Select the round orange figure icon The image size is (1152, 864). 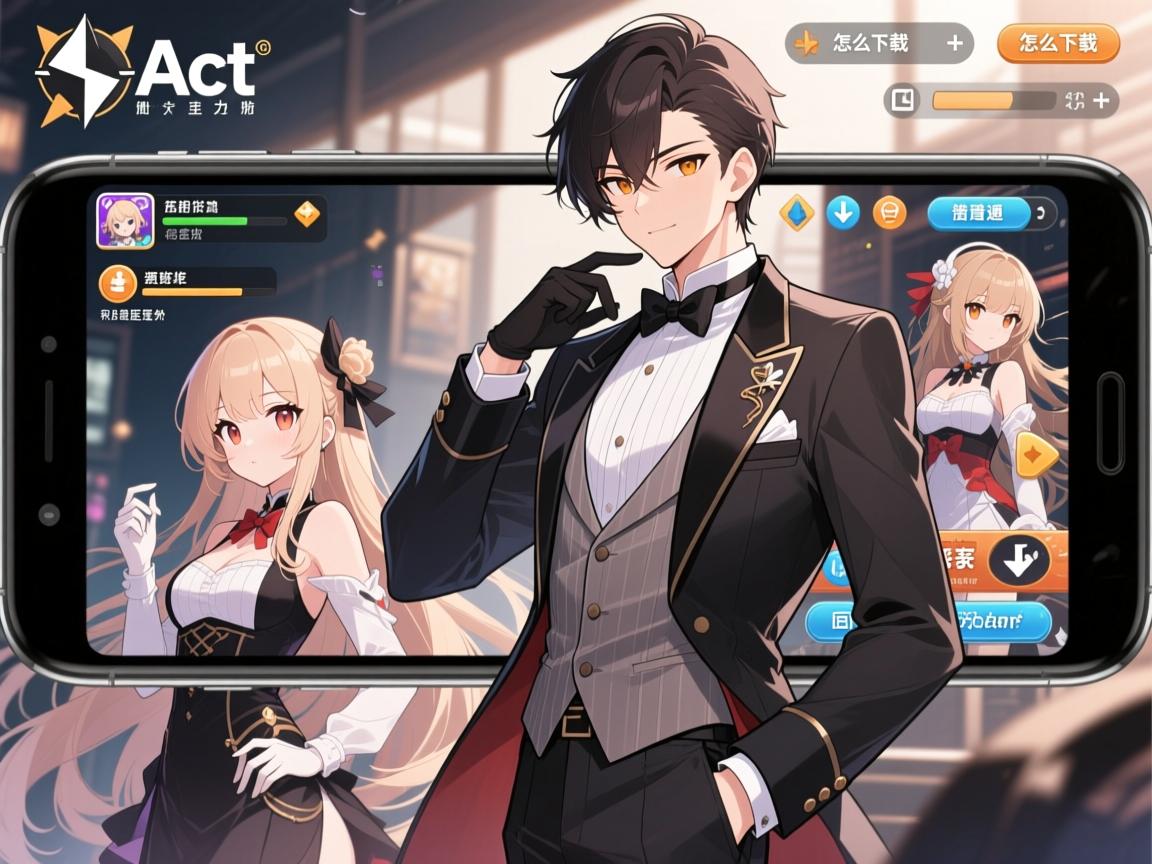tap(118, 284)
